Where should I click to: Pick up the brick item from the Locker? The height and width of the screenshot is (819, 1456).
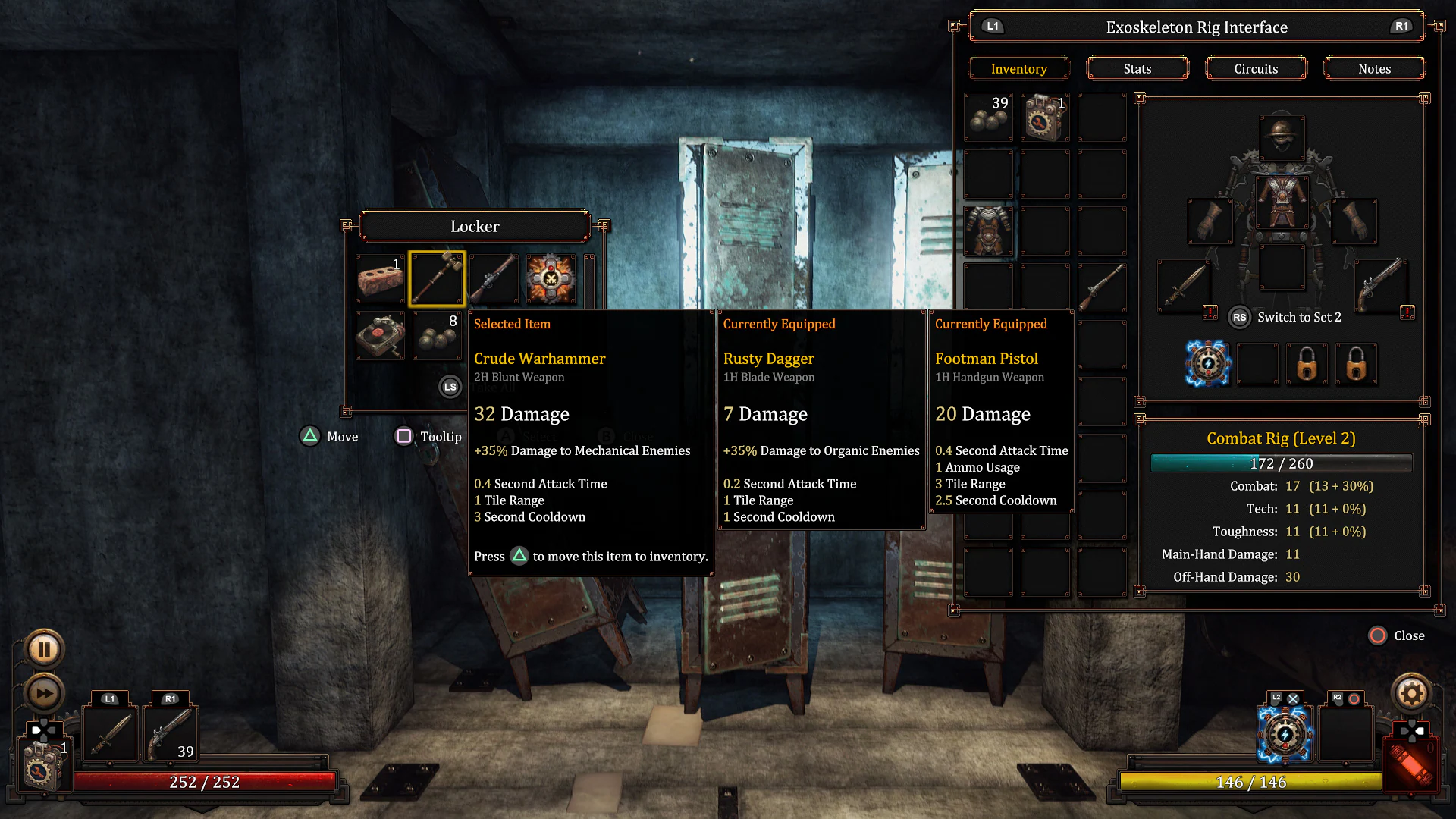379,279
